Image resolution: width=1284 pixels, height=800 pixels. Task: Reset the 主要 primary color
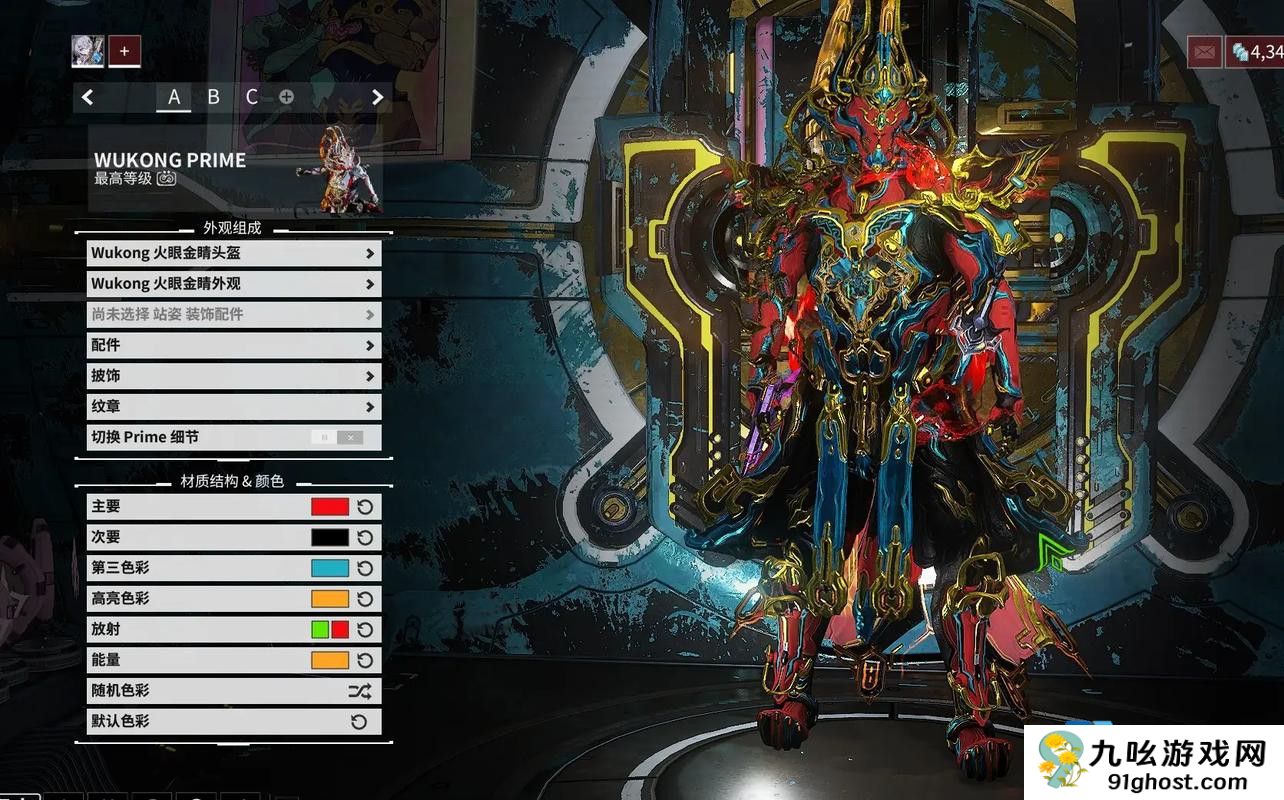[x=365, y=507]
